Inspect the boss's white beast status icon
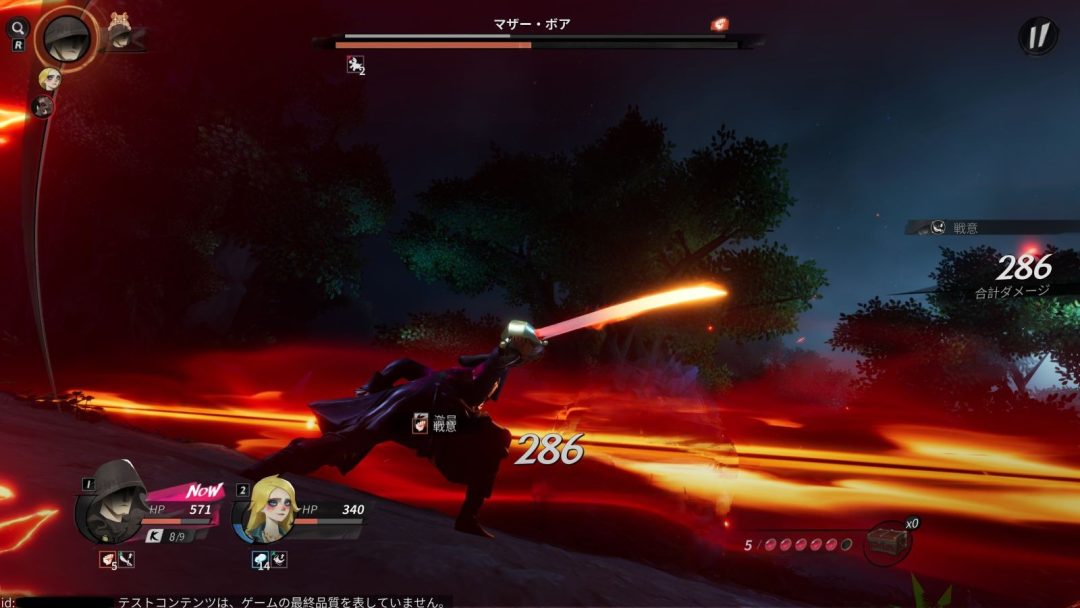Screen dimensions: 1080x608 coord(353,65)
